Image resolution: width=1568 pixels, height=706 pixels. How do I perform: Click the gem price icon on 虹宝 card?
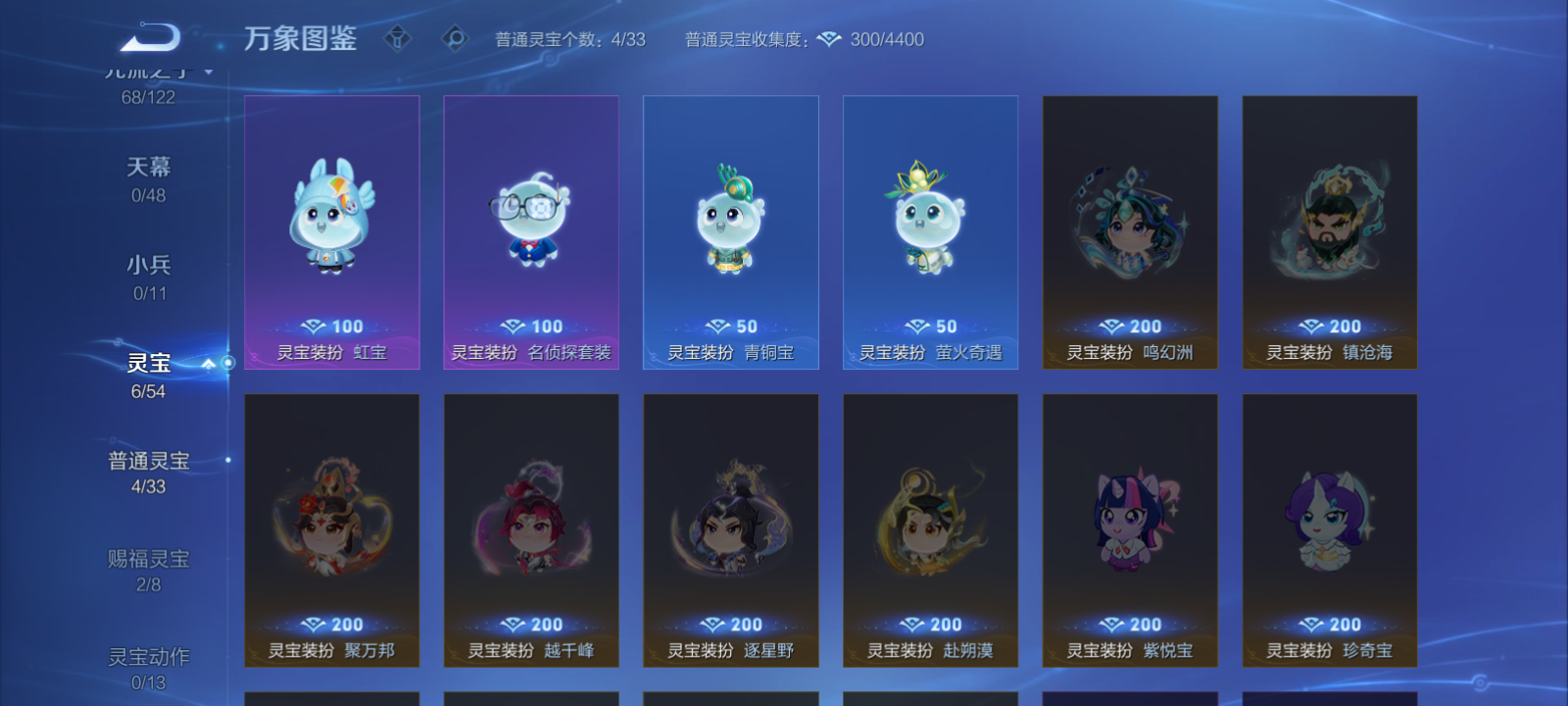coord(316,326)
